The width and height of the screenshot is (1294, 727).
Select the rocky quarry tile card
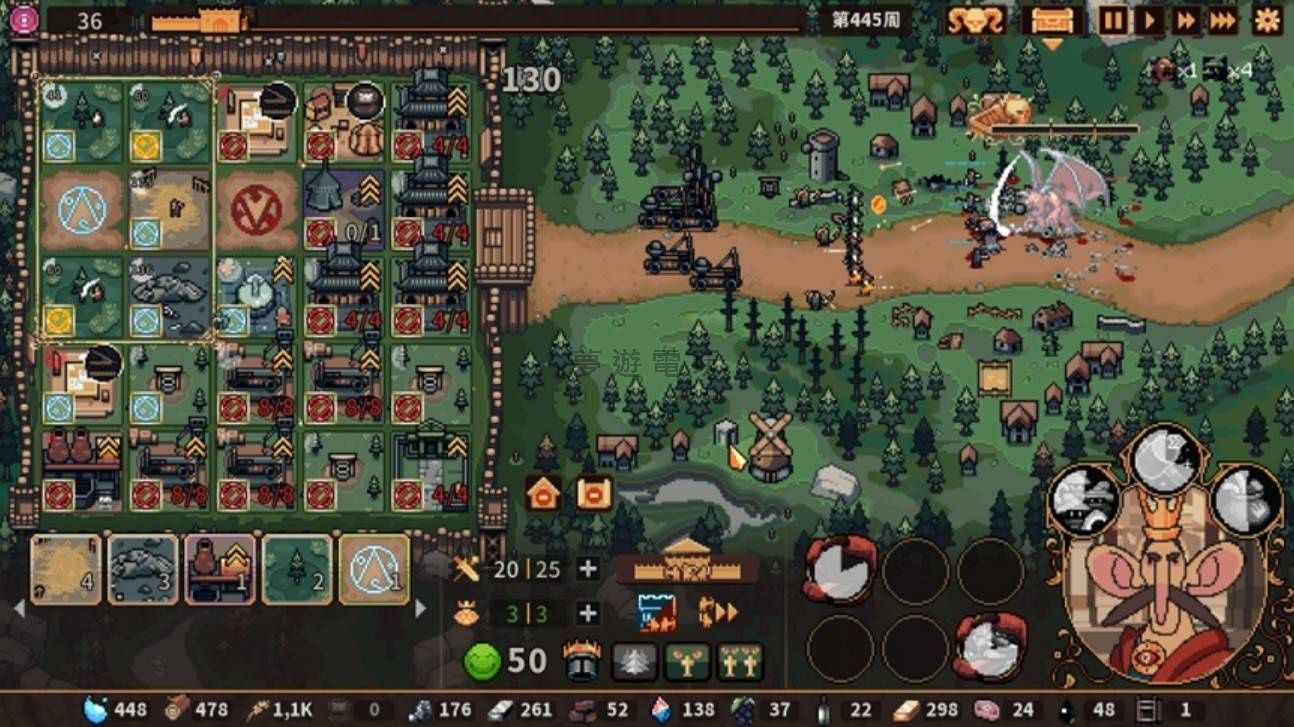143,569
